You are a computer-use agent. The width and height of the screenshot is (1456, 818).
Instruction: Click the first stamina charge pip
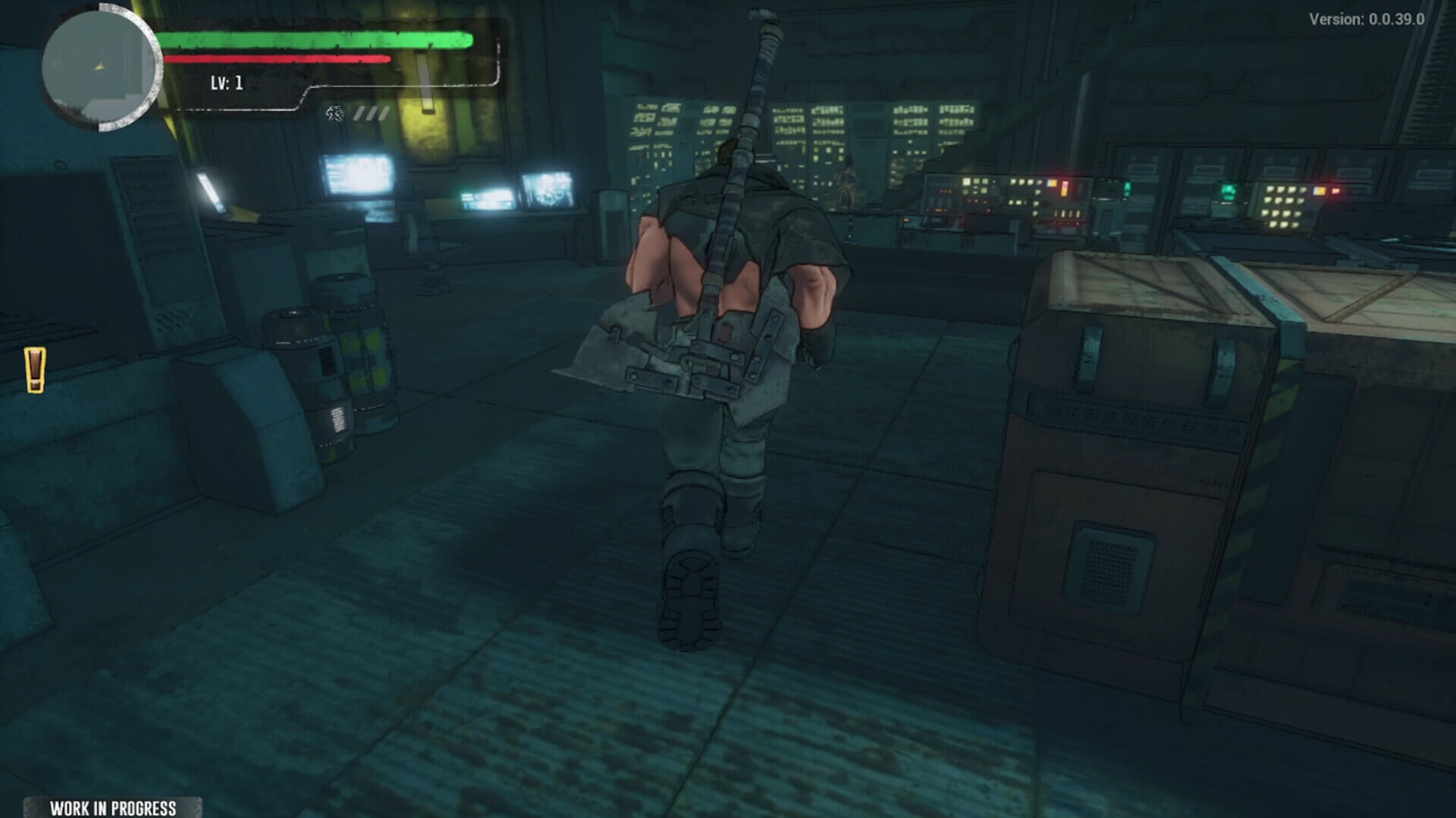coord(360,114)
